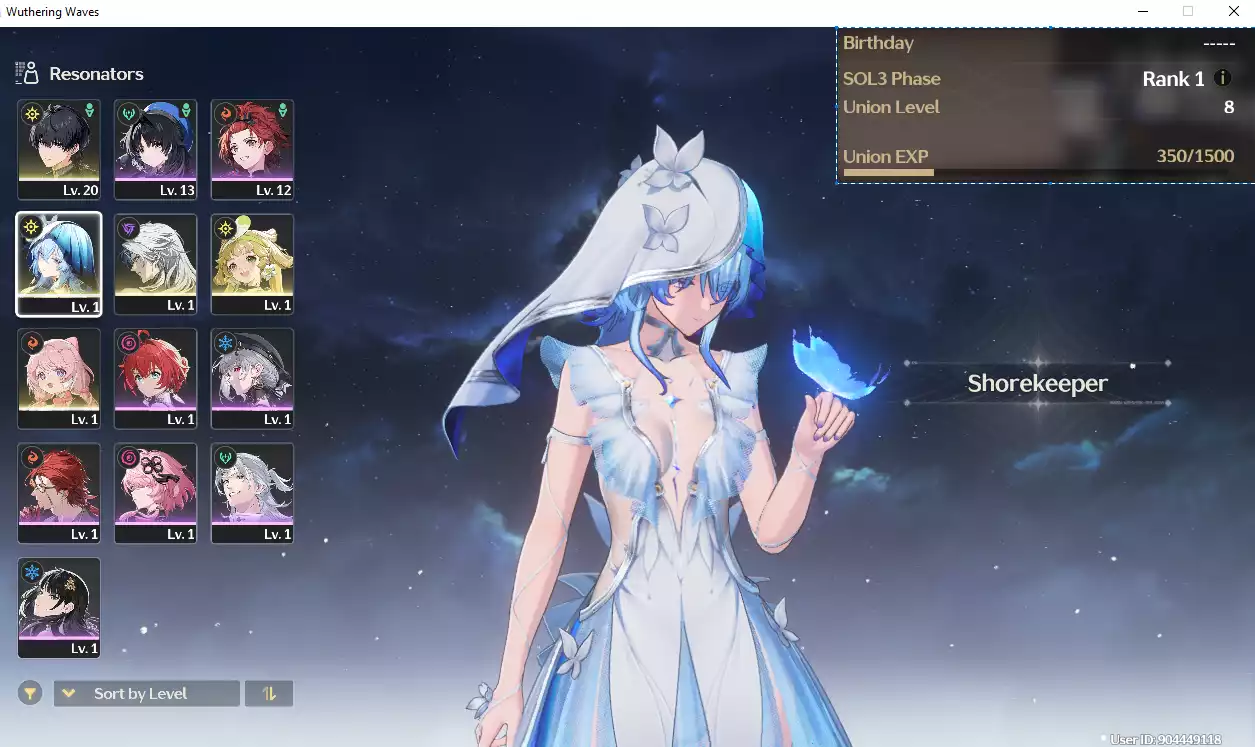The image size is (1255, 747).
Task: Open the resonator filter funnel button
Action: coord(30,693)
